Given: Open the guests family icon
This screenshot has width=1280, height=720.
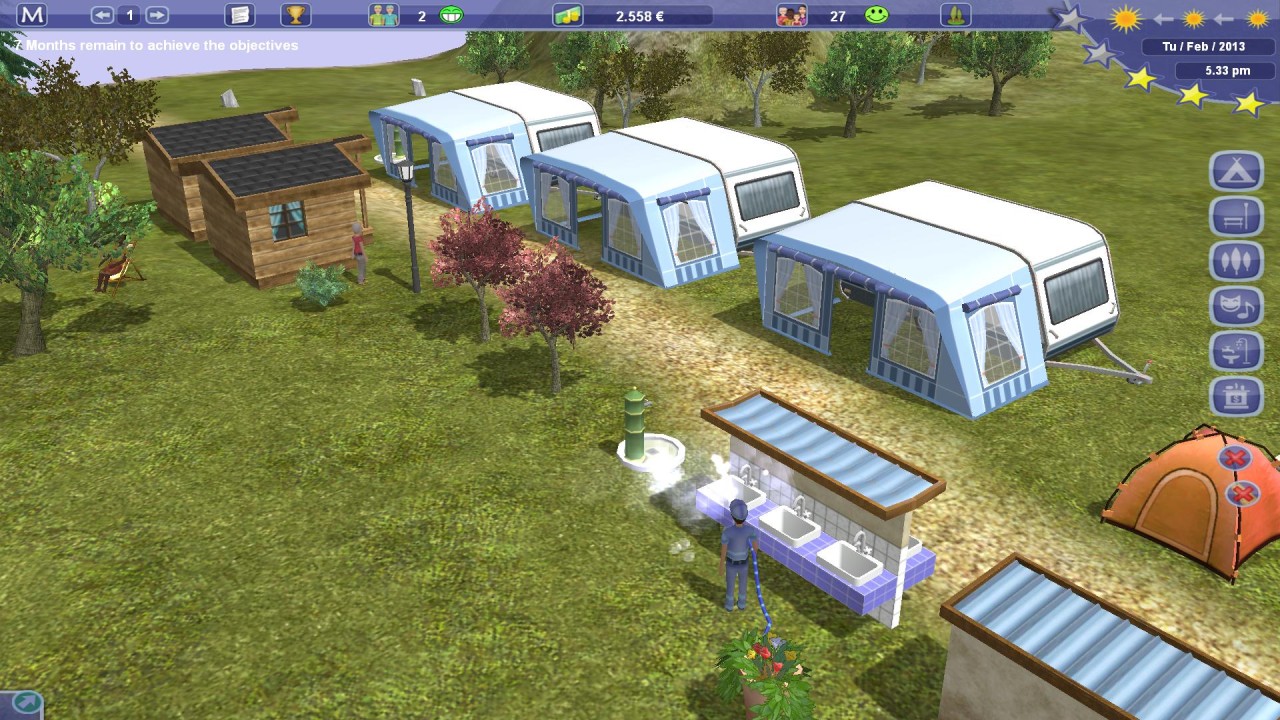Looking at the screenshot, I should click(791, 15).
